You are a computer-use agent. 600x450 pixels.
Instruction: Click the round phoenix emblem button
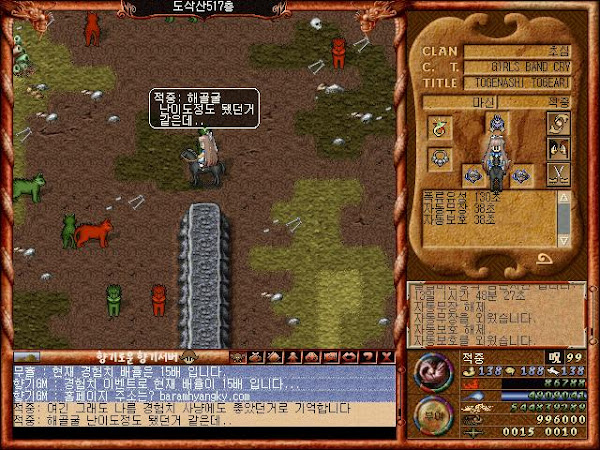(432, 372)
